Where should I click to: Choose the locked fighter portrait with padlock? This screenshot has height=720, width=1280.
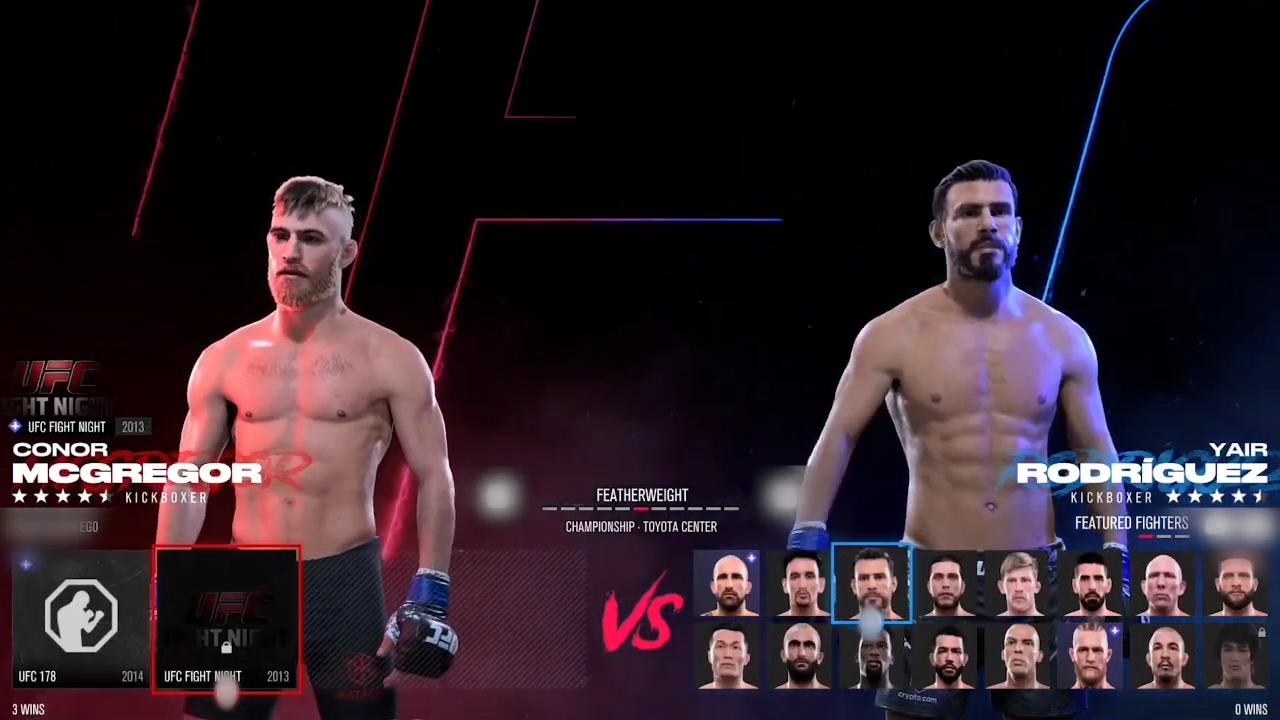1236,657
